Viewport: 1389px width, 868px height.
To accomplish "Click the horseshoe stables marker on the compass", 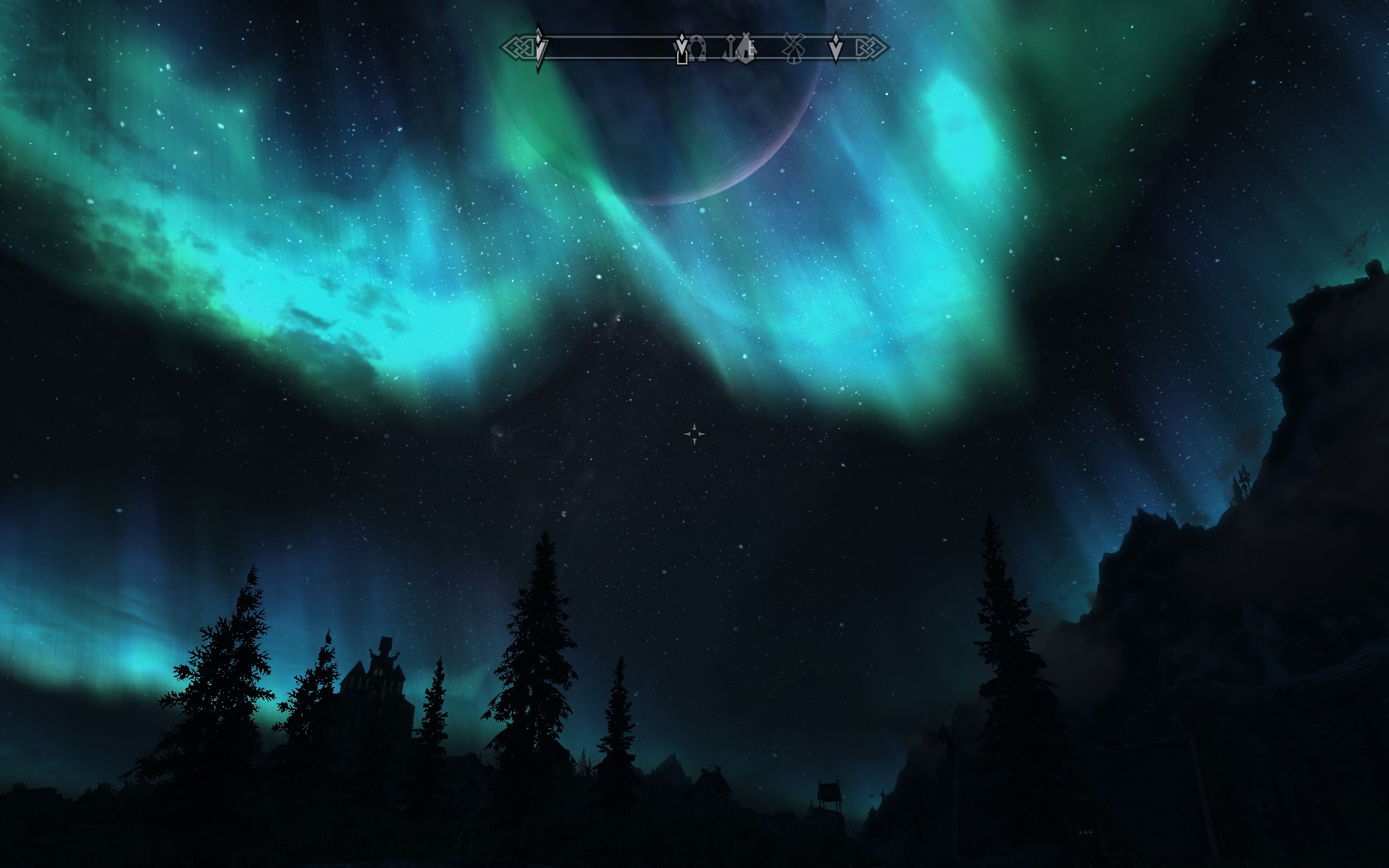I will point(697,50).
